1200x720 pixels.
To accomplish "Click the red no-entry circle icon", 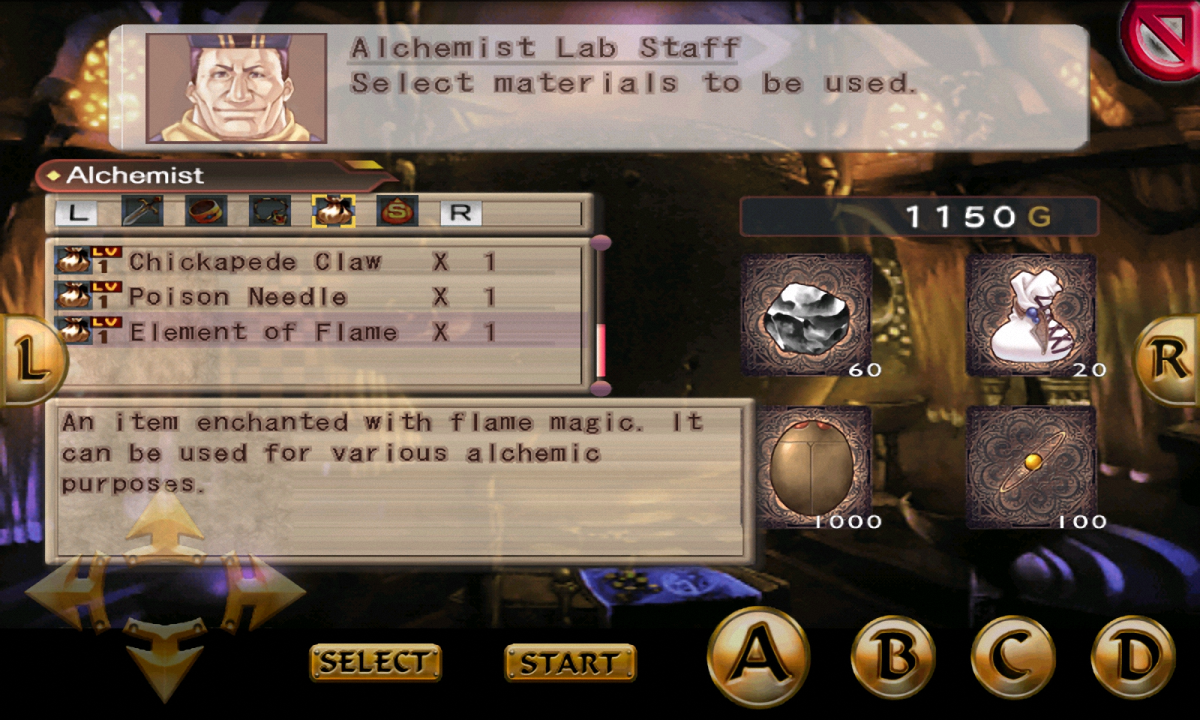I will 1162,40.
